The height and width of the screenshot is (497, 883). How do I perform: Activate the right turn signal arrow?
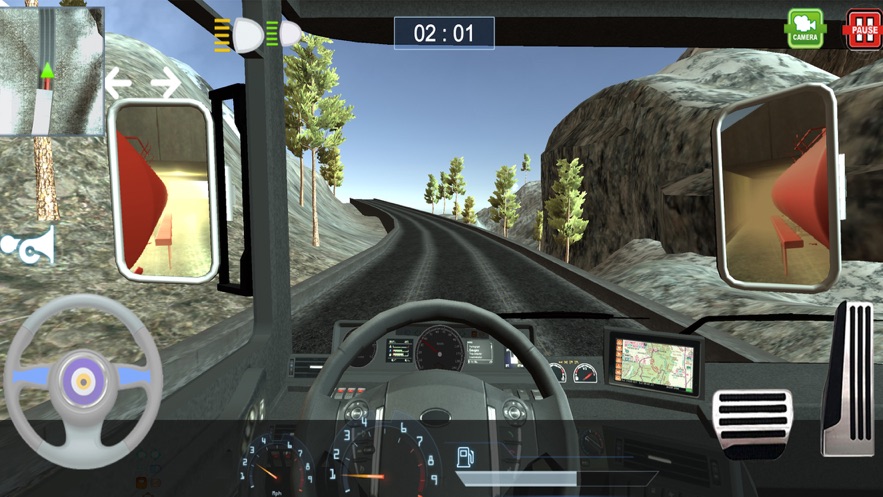[165, 82]
